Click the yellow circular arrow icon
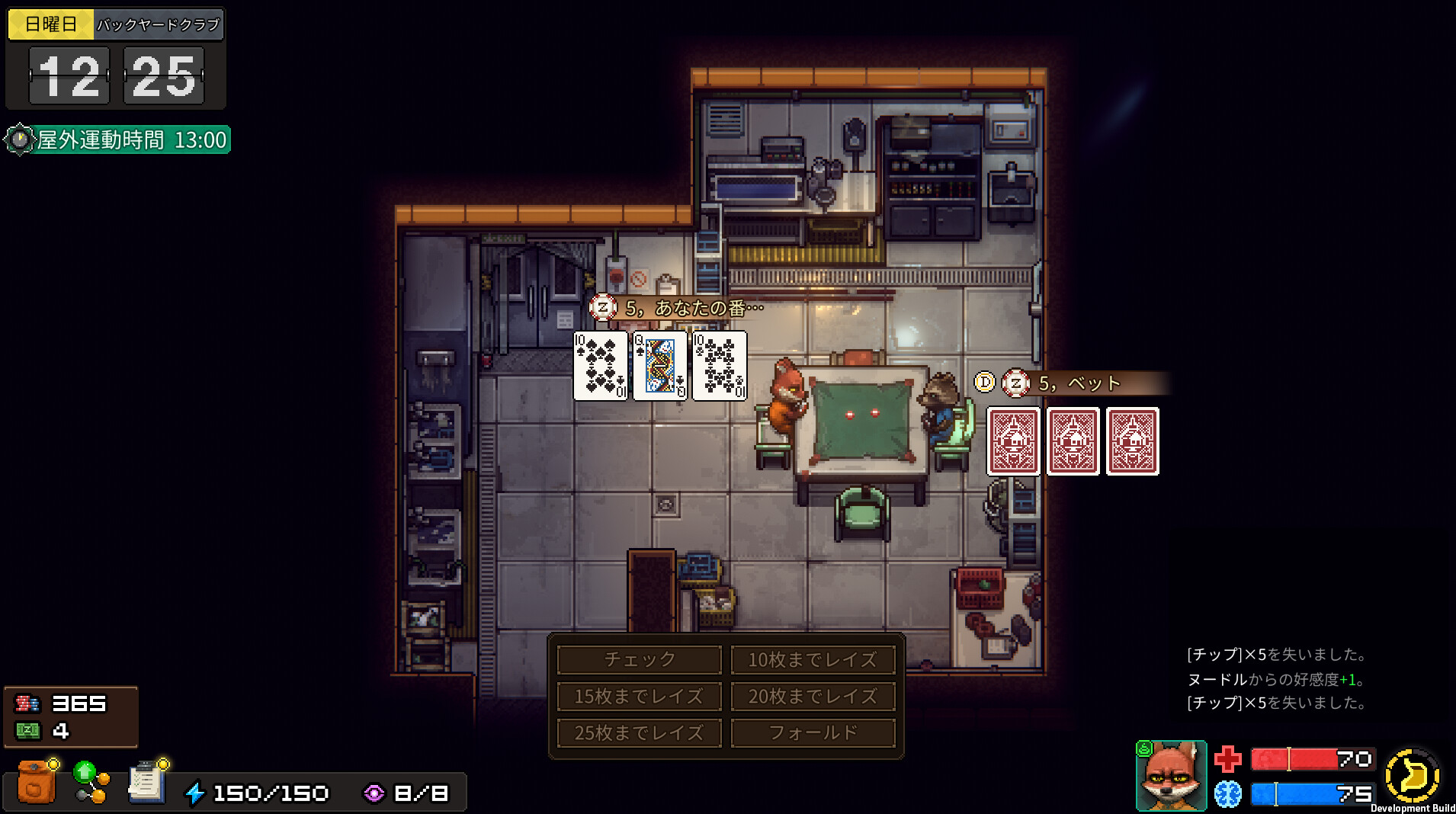The height and width of the screenshot is (814, 1456). [1412, 776]
